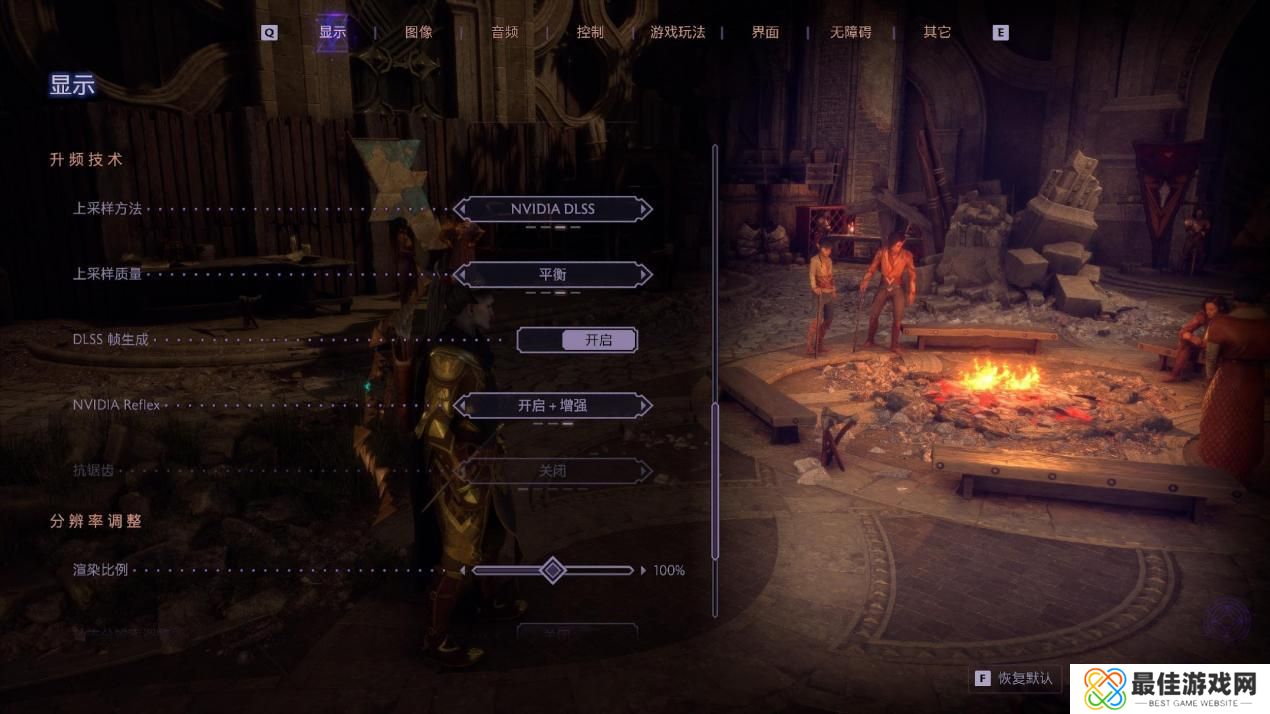1270x714 pixels.
Task: Click the settings list vertical scrollbar
Action: [x=715, y=480]
